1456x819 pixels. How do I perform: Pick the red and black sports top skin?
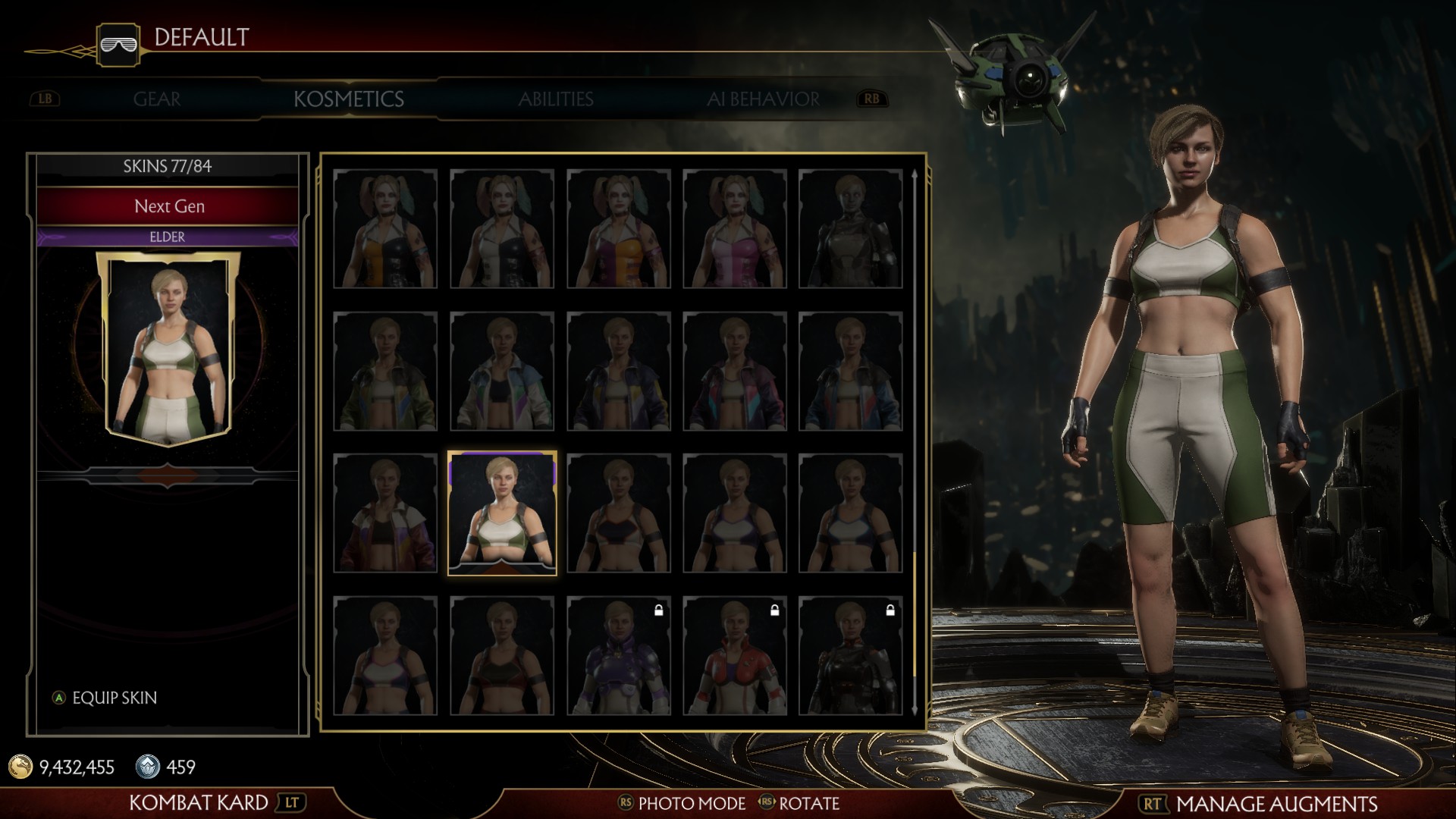502,656
